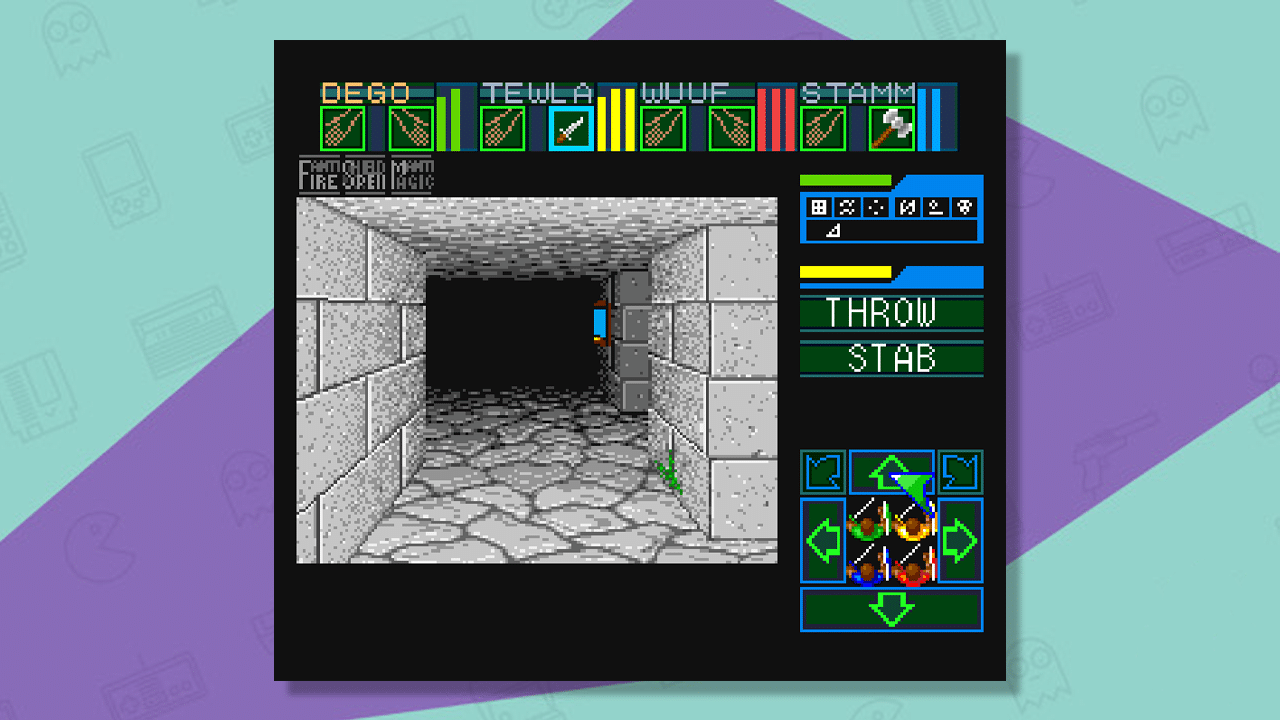The width and height of the screenshot is (1280, 720).
Task: Click the small triangle rune below the rune row
Action: 833,230
